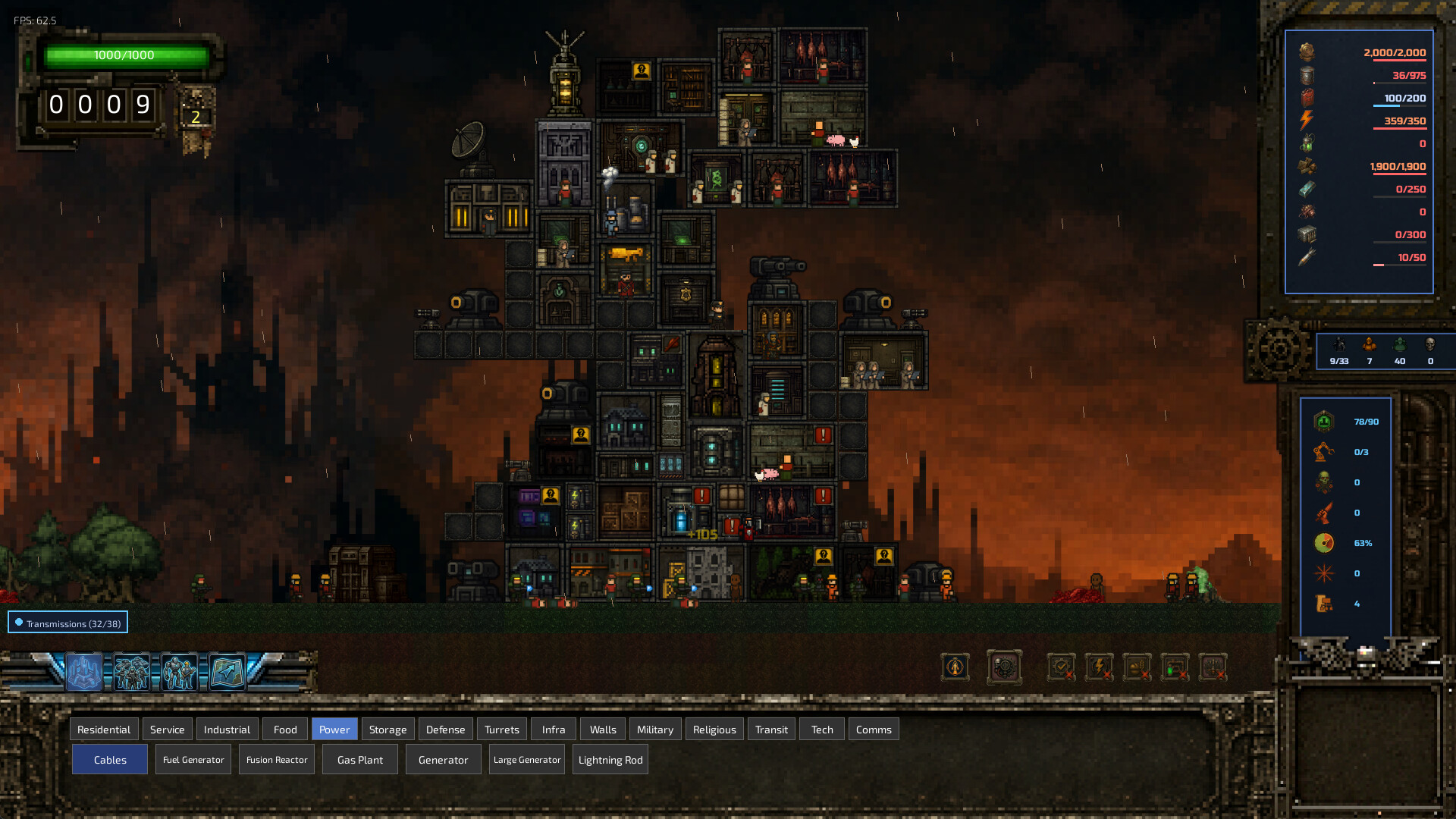Open the Defense build category
This screenshot has height=819, width=1456.
click(445, 730)
